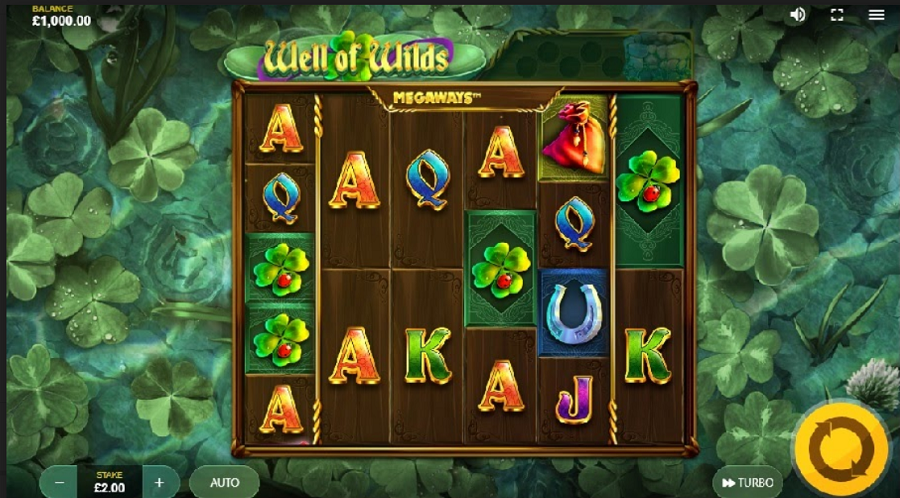Mute the game sound
This screenshot has width=900, height=498.
point(797,14)
